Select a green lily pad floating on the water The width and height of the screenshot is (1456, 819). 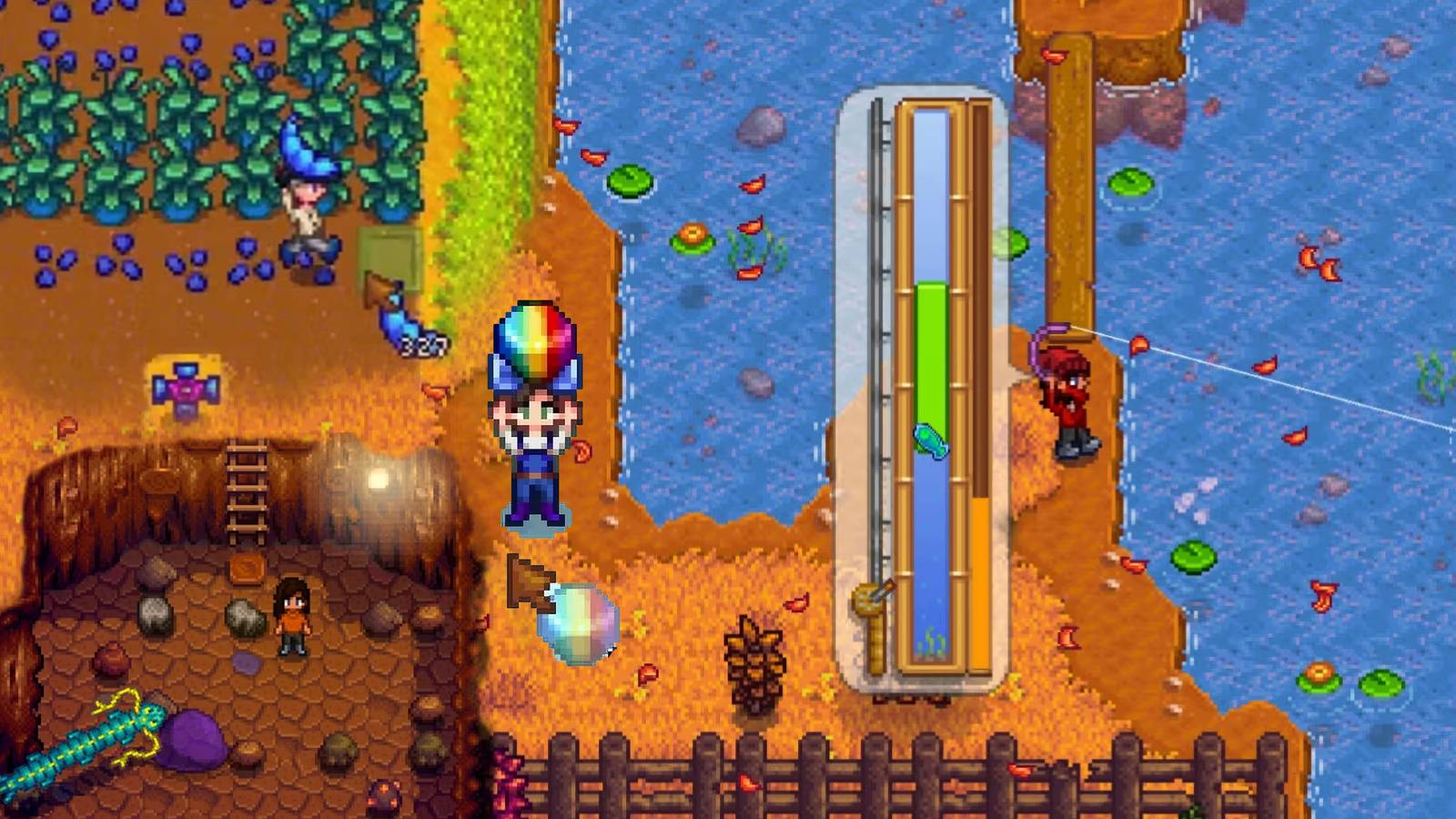[1129, 178]
